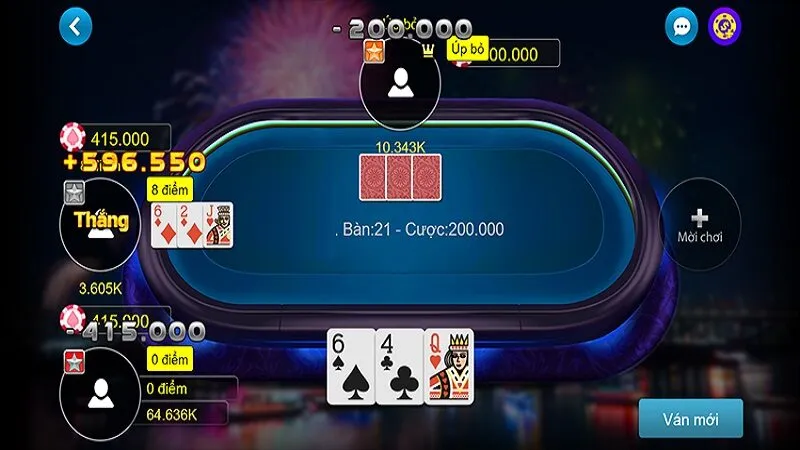
Task: Go back using the blue arrow button
Action: point(75,27)
